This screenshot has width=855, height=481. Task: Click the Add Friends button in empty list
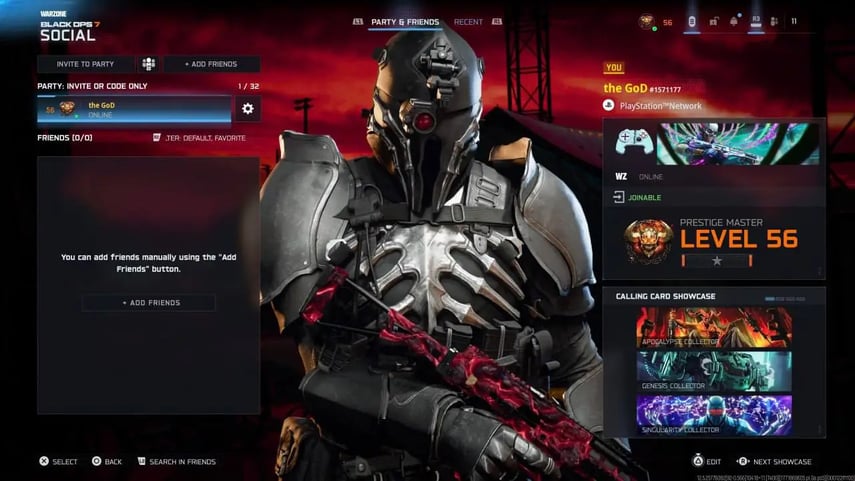(x=148, y=303)
